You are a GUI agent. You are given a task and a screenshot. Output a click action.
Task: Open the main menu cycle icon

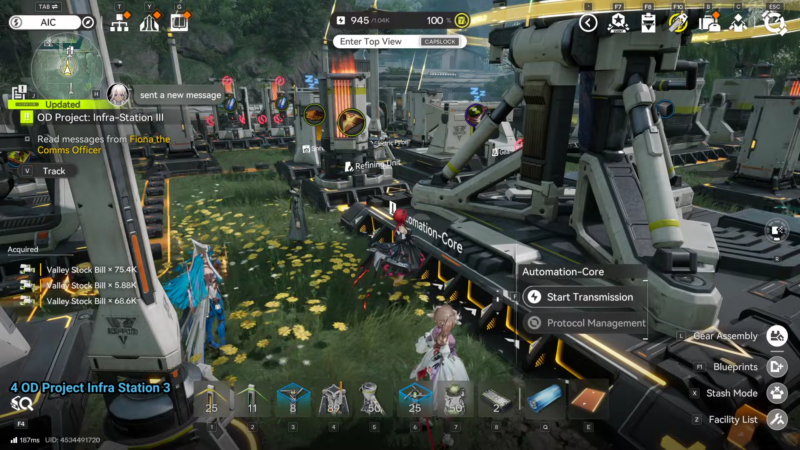(773, 22)
